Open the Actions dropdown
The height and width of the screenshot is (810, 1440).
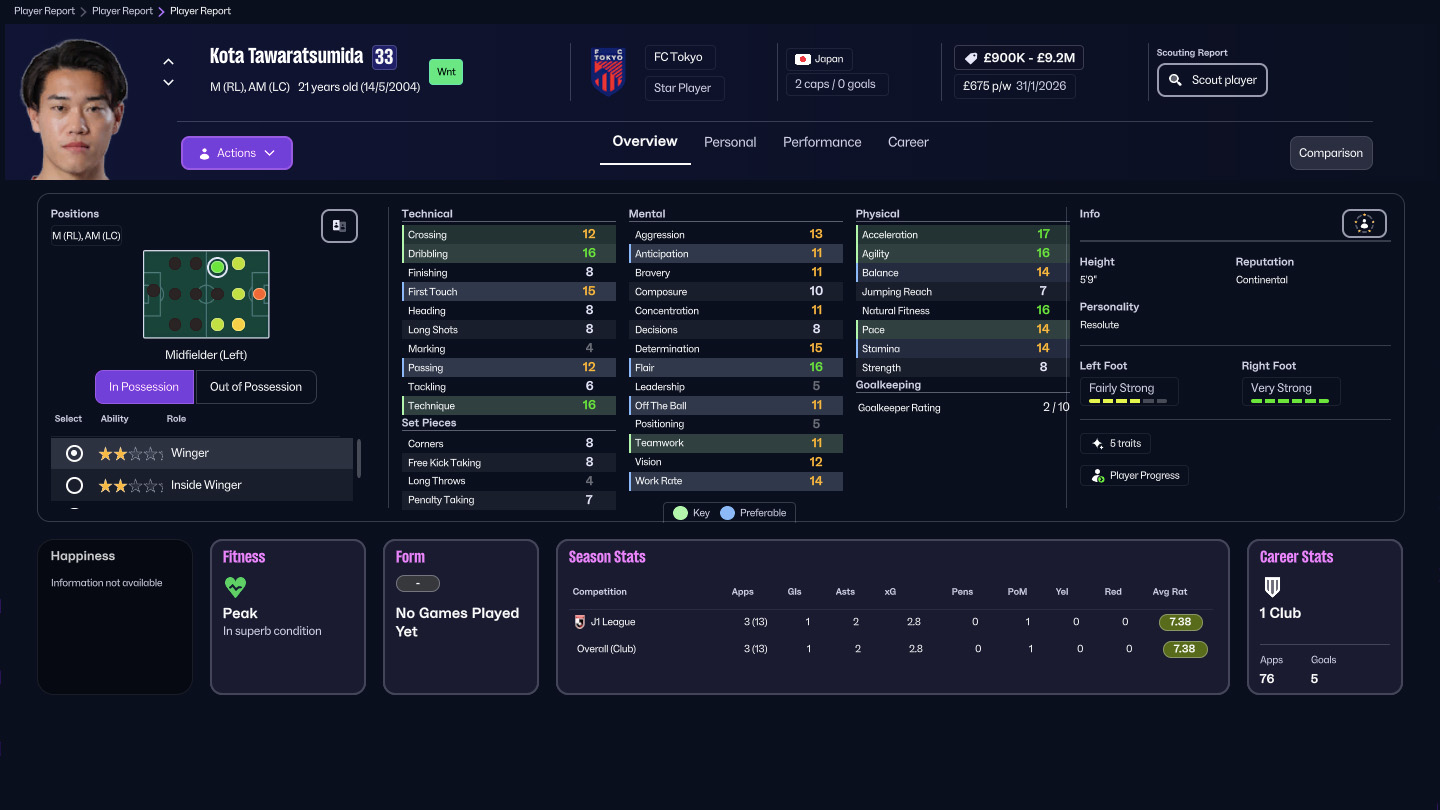(237, 152)
